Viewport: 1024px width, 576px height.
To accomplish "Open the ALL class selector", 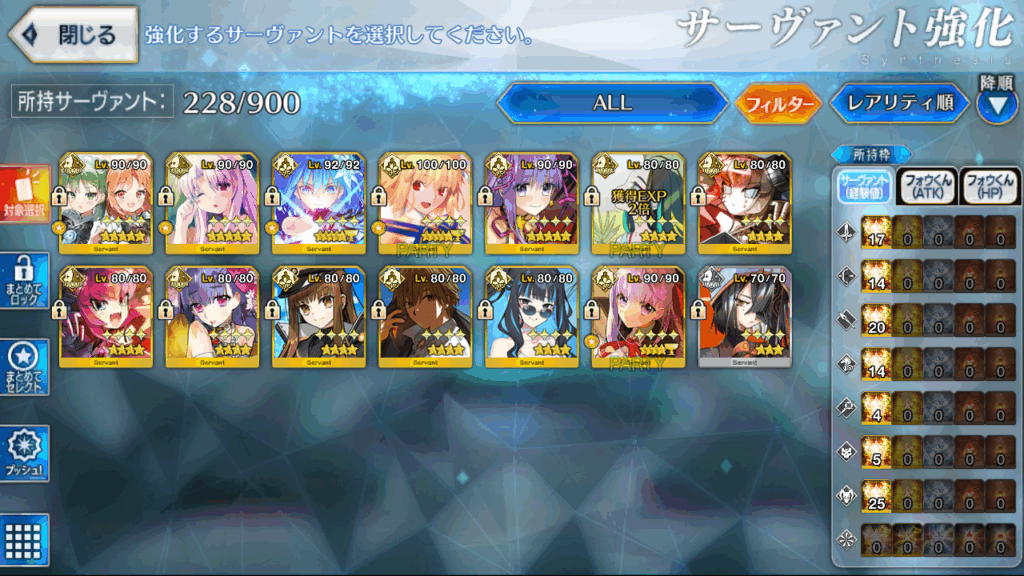I will click(612, 103).
